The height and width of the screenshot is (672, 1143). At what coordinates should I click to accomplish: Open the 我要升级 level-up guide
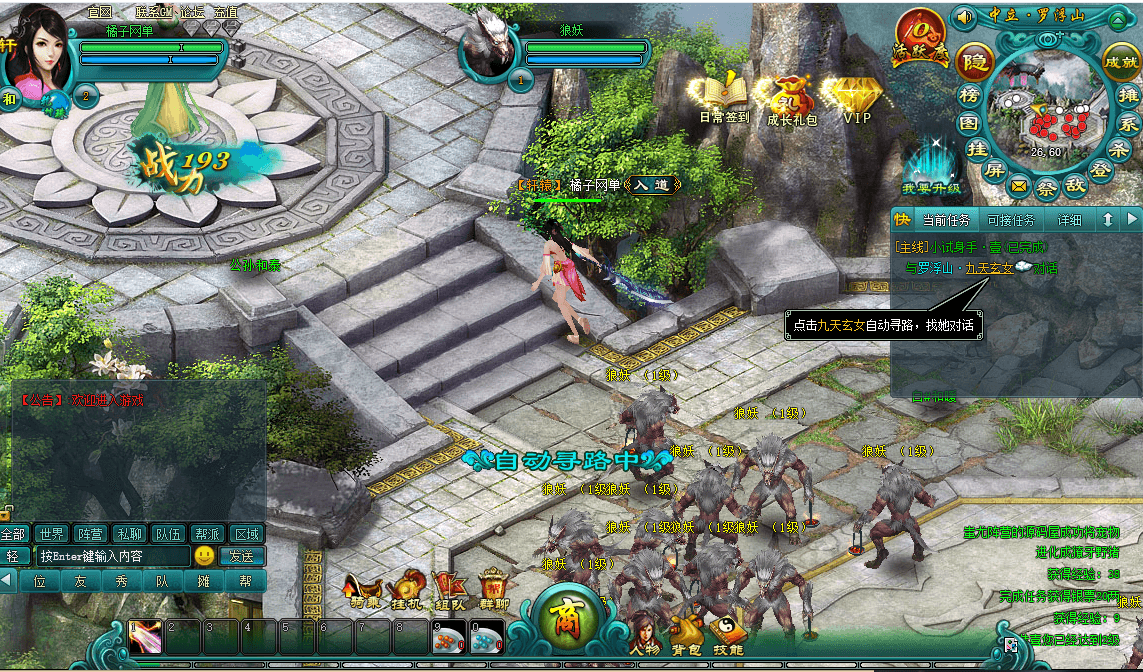point(930,166)
